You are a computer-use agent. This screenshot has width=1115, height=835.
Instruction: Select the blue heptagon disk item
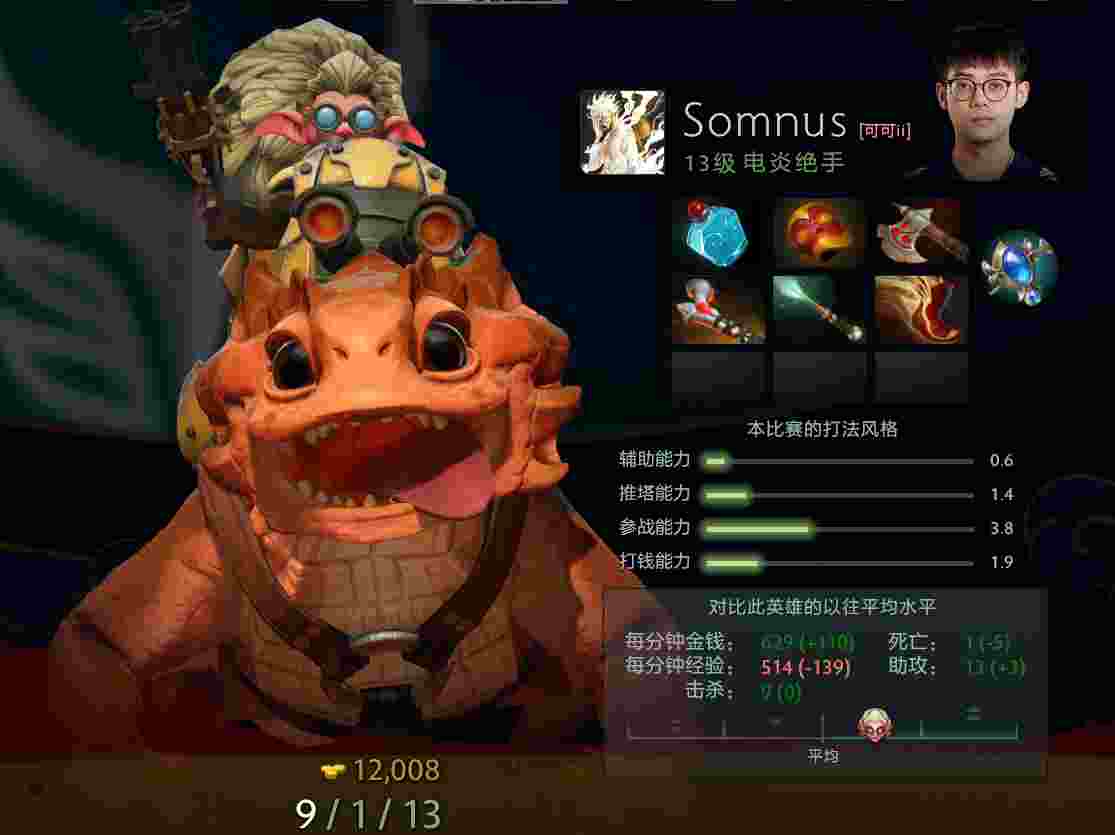(x=718, y=233)
